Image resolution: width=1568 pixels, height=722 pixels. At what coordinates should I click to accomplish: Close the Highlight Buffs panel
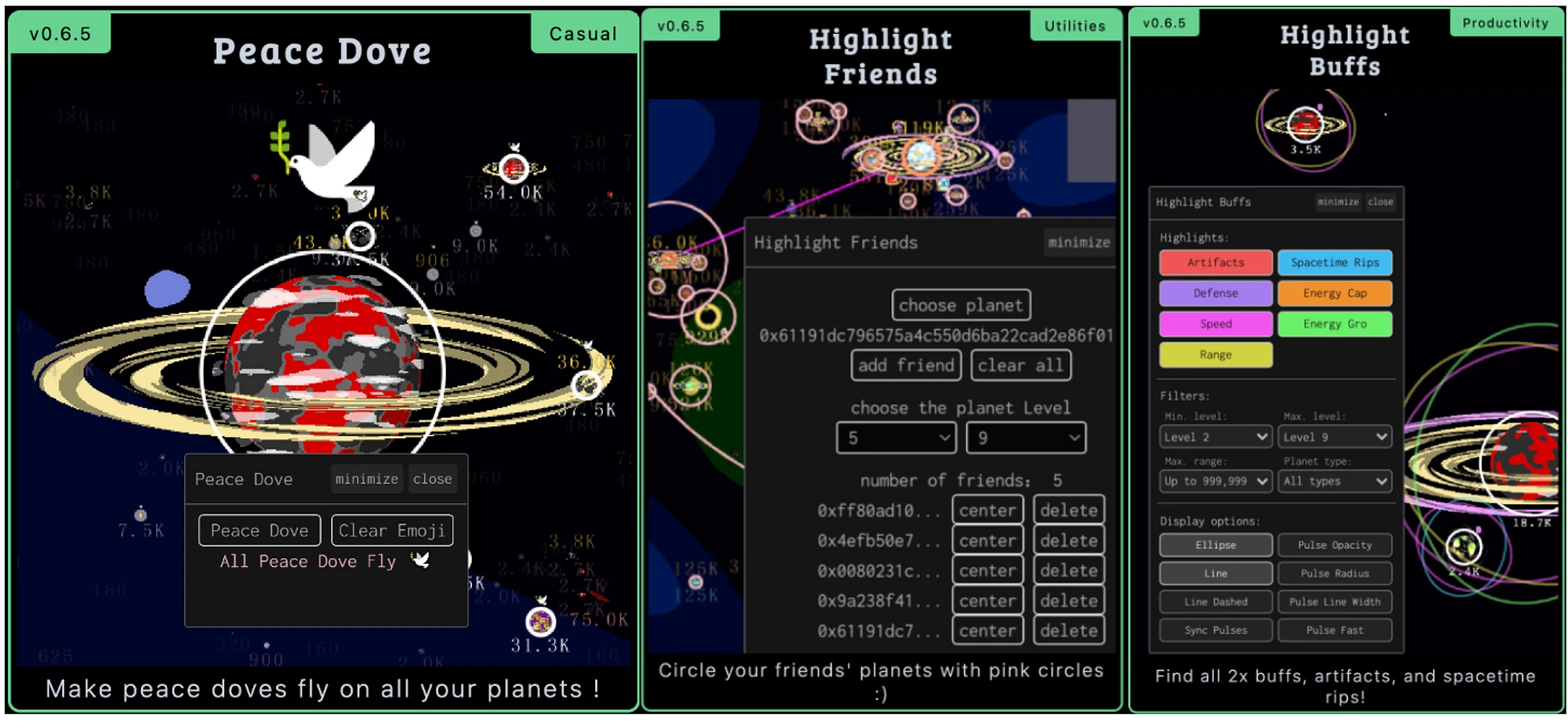pos(1380,201)
